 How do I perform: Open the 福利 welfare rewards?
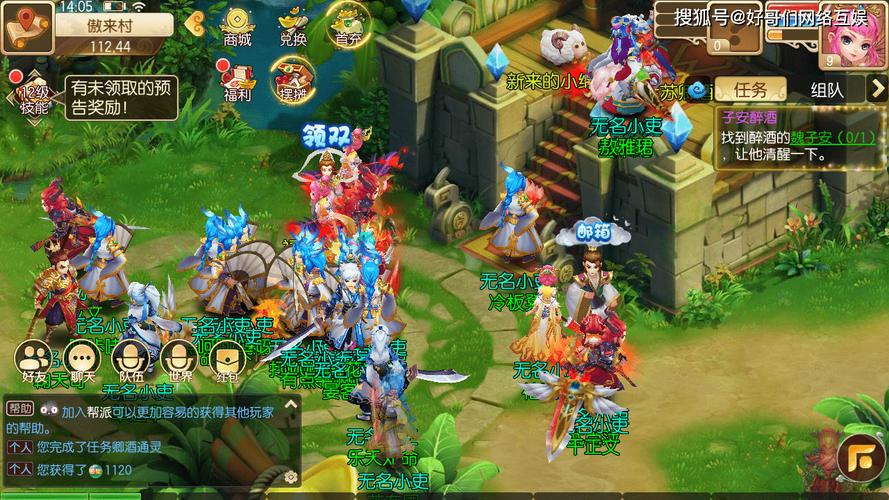[238, 80]
